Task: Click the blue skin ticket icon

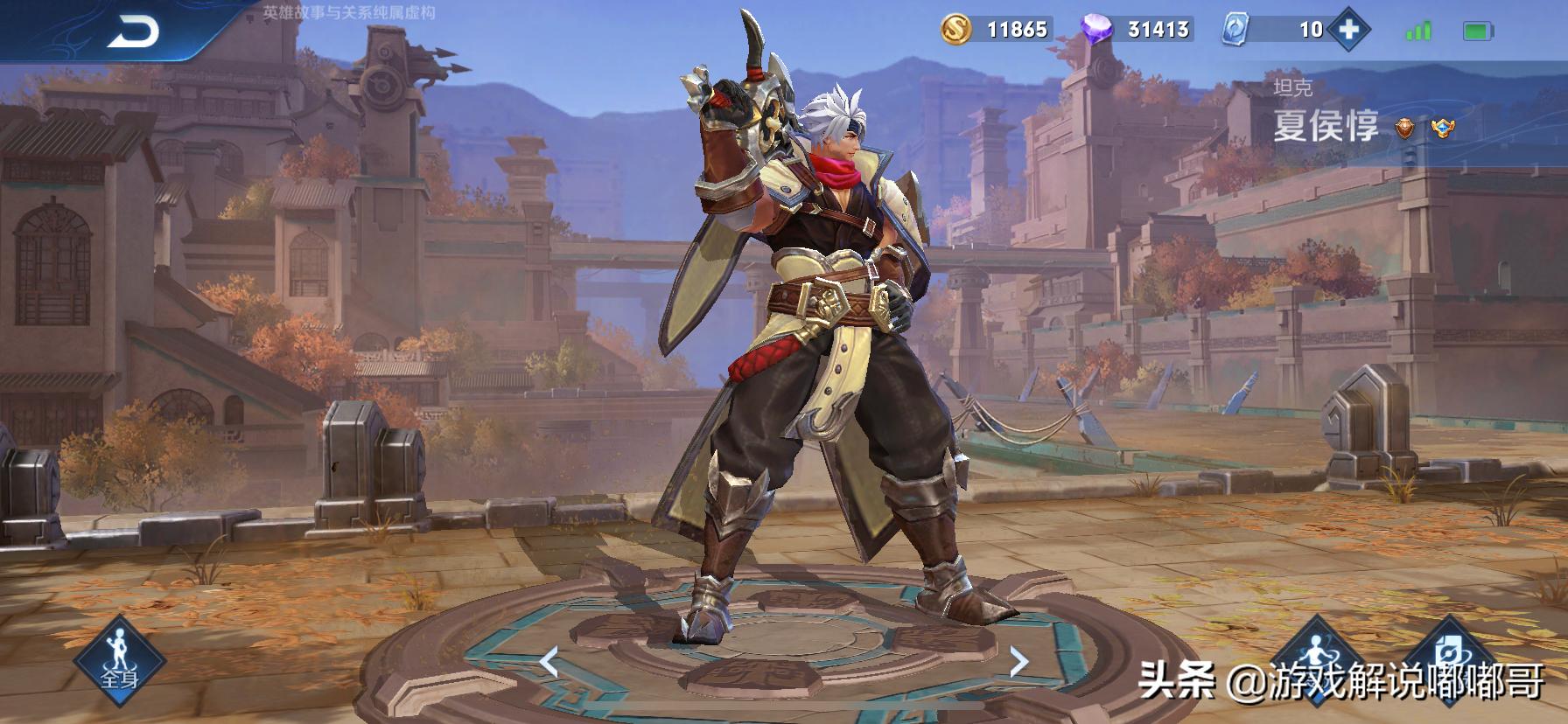Action: (x=1235, y=30)
